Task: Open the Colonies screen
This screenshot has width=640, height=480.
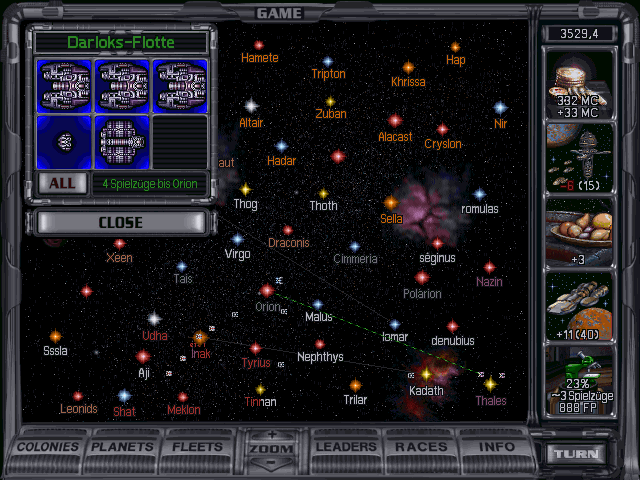Action: [x=49, y=447]
